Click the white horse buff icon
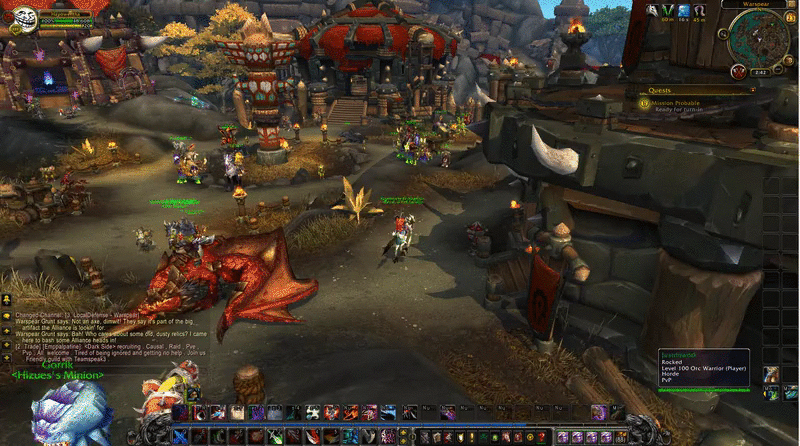Screen dimensions: 800x446 [651, 11]
